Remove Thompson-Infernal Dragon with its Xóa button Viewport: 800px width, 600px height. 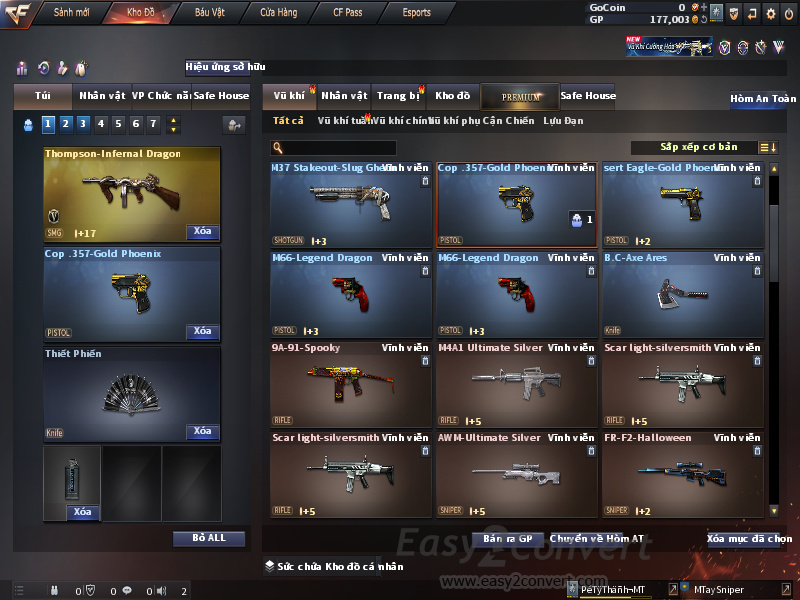(202, 232)
